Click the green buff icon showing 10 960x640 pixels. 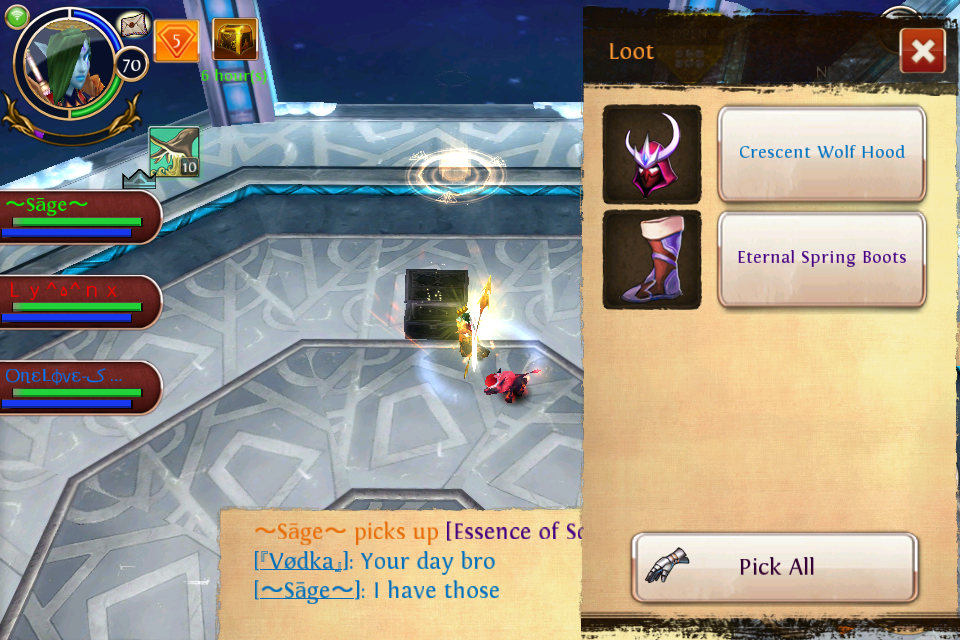coord(174,152)
